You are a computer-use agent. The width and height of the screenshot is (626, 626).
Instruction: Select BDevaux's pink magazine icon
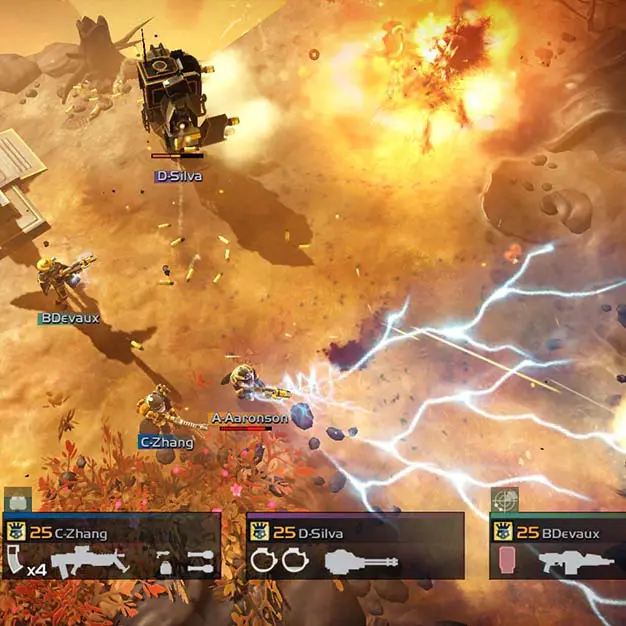coord(505,561)
